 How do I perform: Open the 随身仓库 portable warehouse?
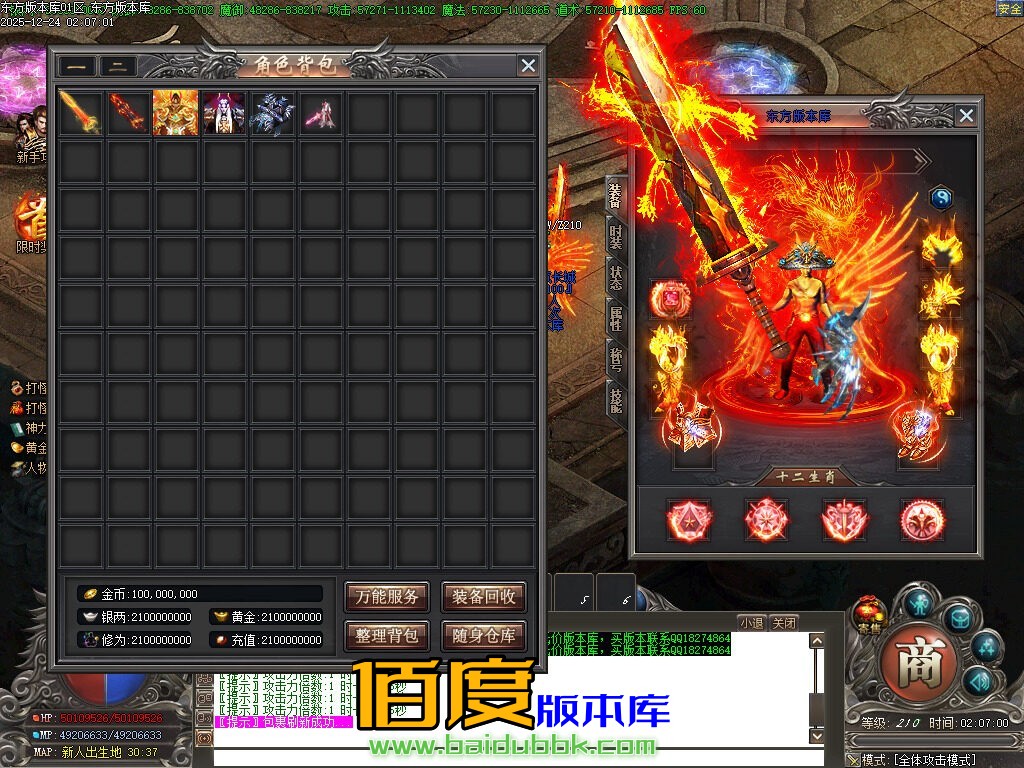coord(484,635)
